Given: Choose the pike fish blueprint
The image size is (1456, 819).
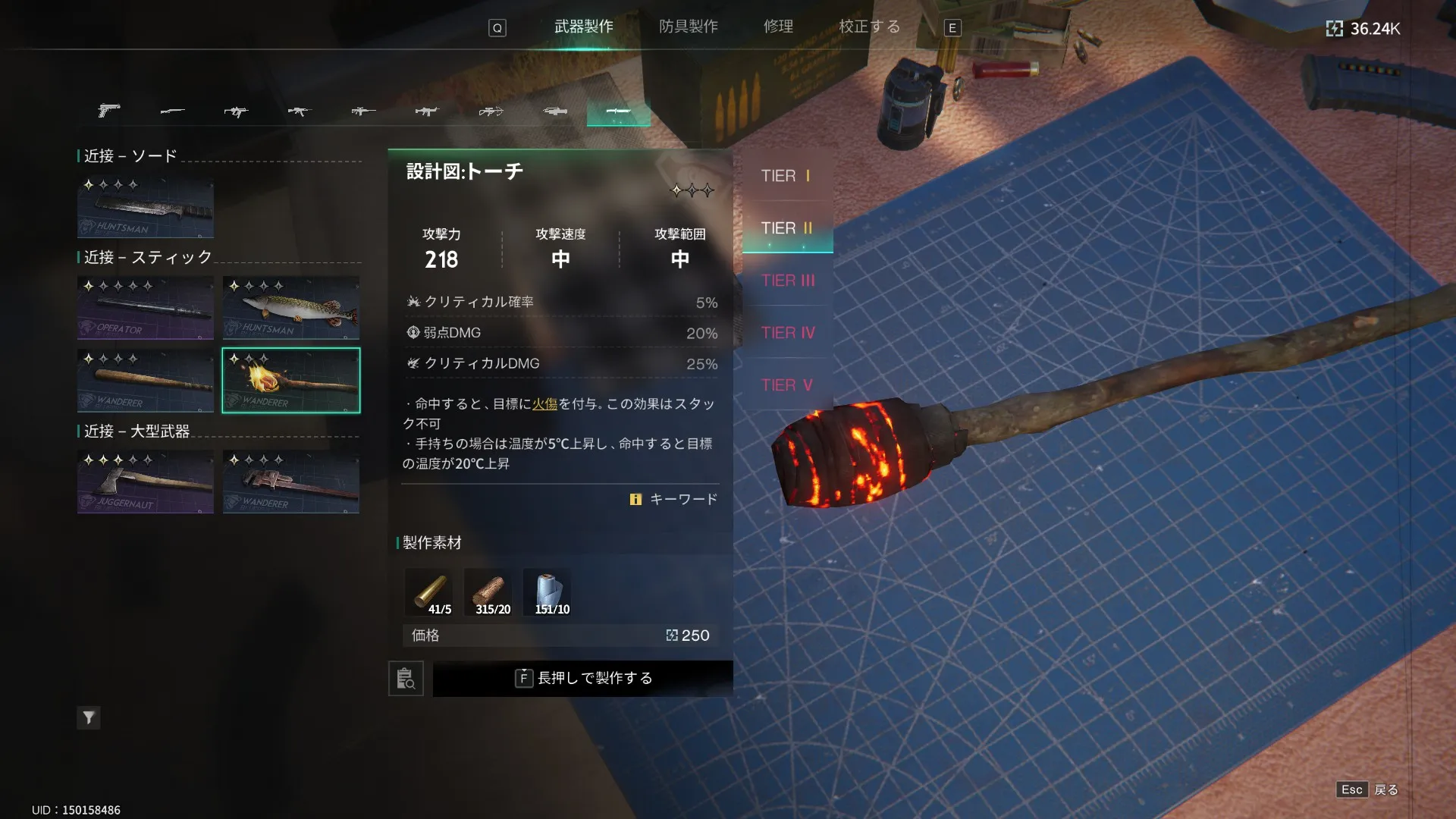Looking at the screenshot, I should pyautogui.click(x=291, y=308).
